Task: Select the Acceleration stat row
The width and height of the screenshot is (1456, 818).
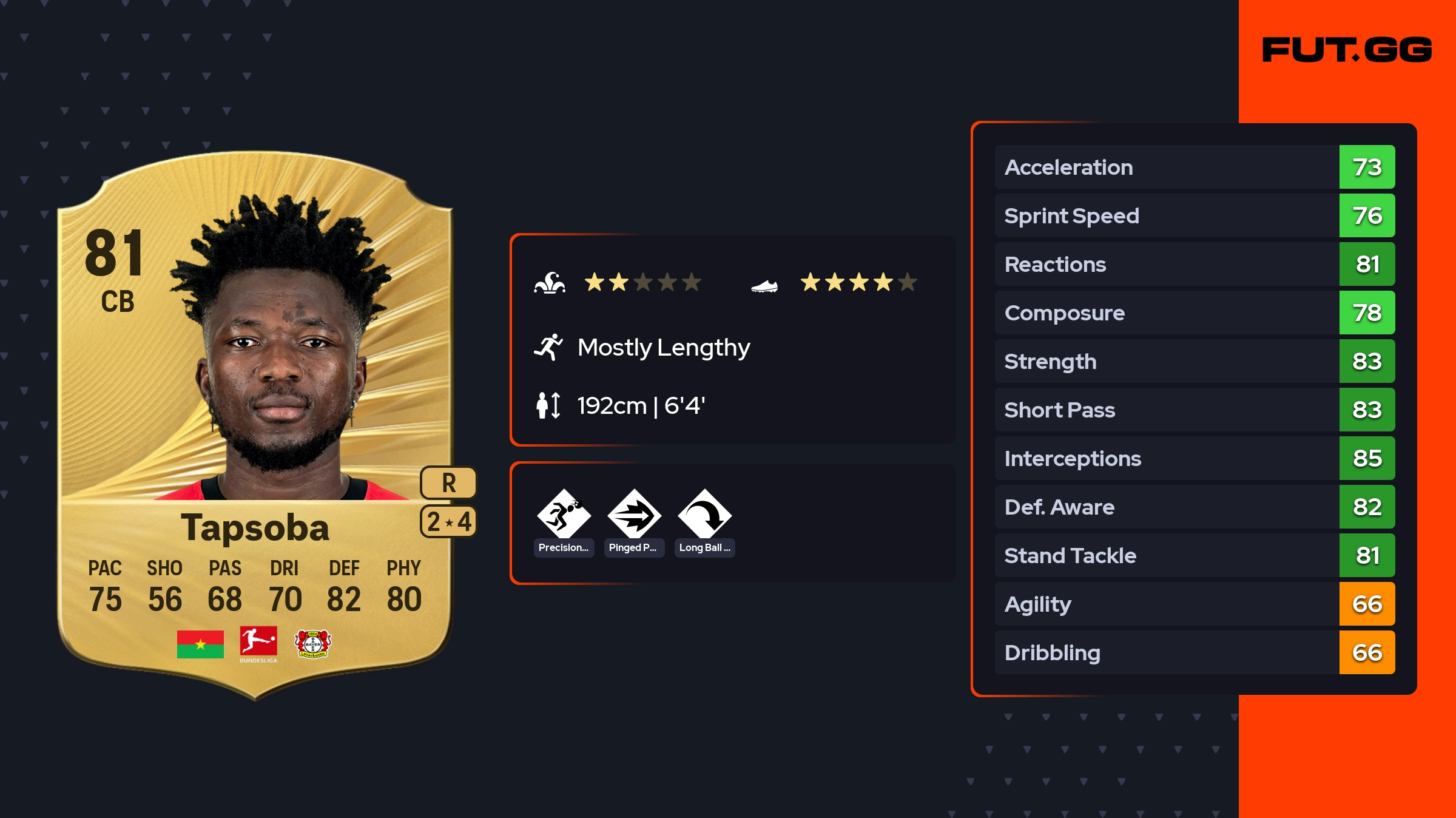Action: point(1194,167)
